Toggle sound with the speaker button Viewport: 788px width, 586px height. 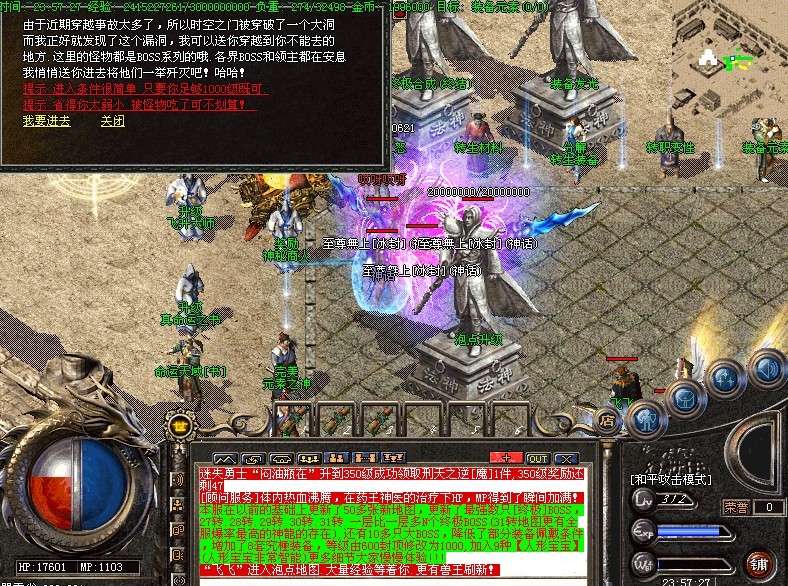(x=765, y=367)
